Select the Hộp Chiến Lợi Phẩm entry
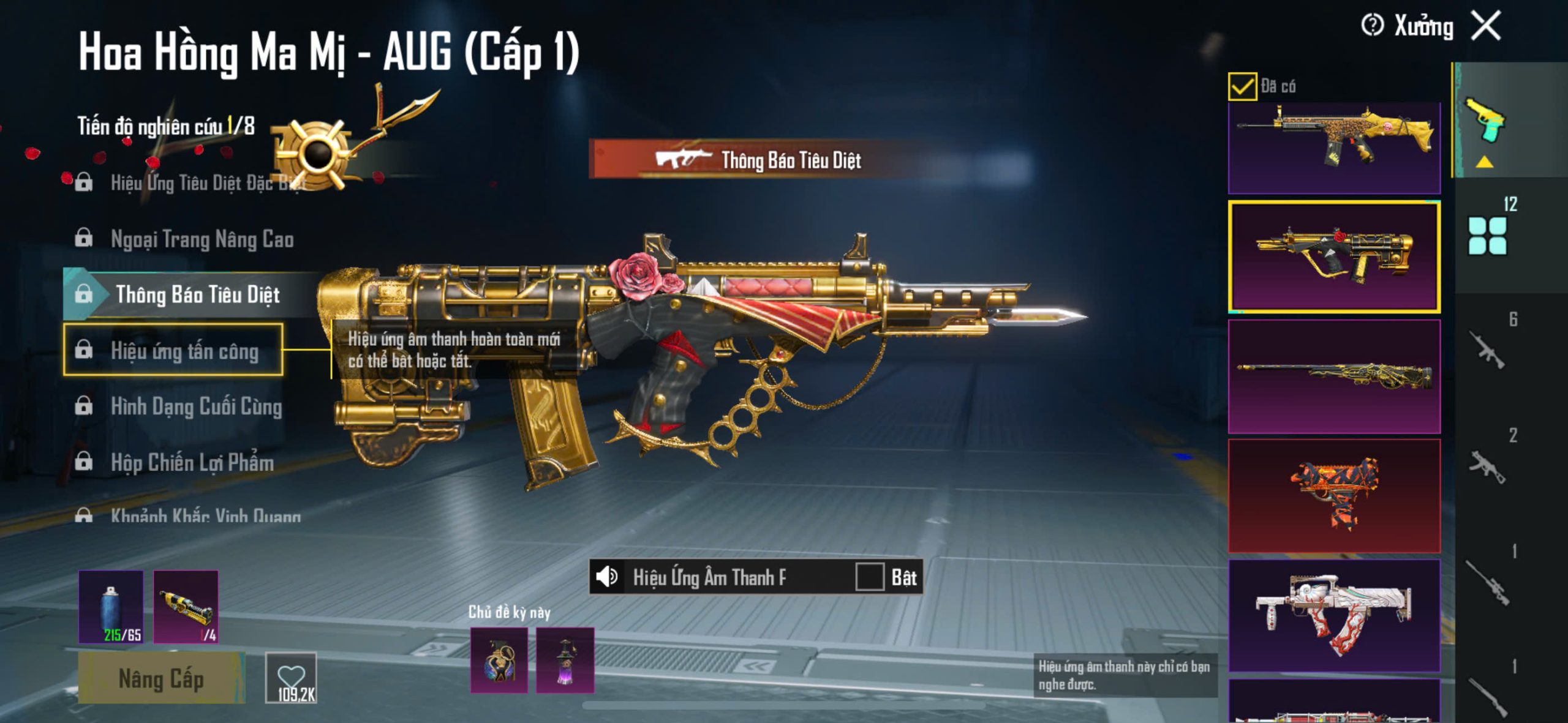 192,463
